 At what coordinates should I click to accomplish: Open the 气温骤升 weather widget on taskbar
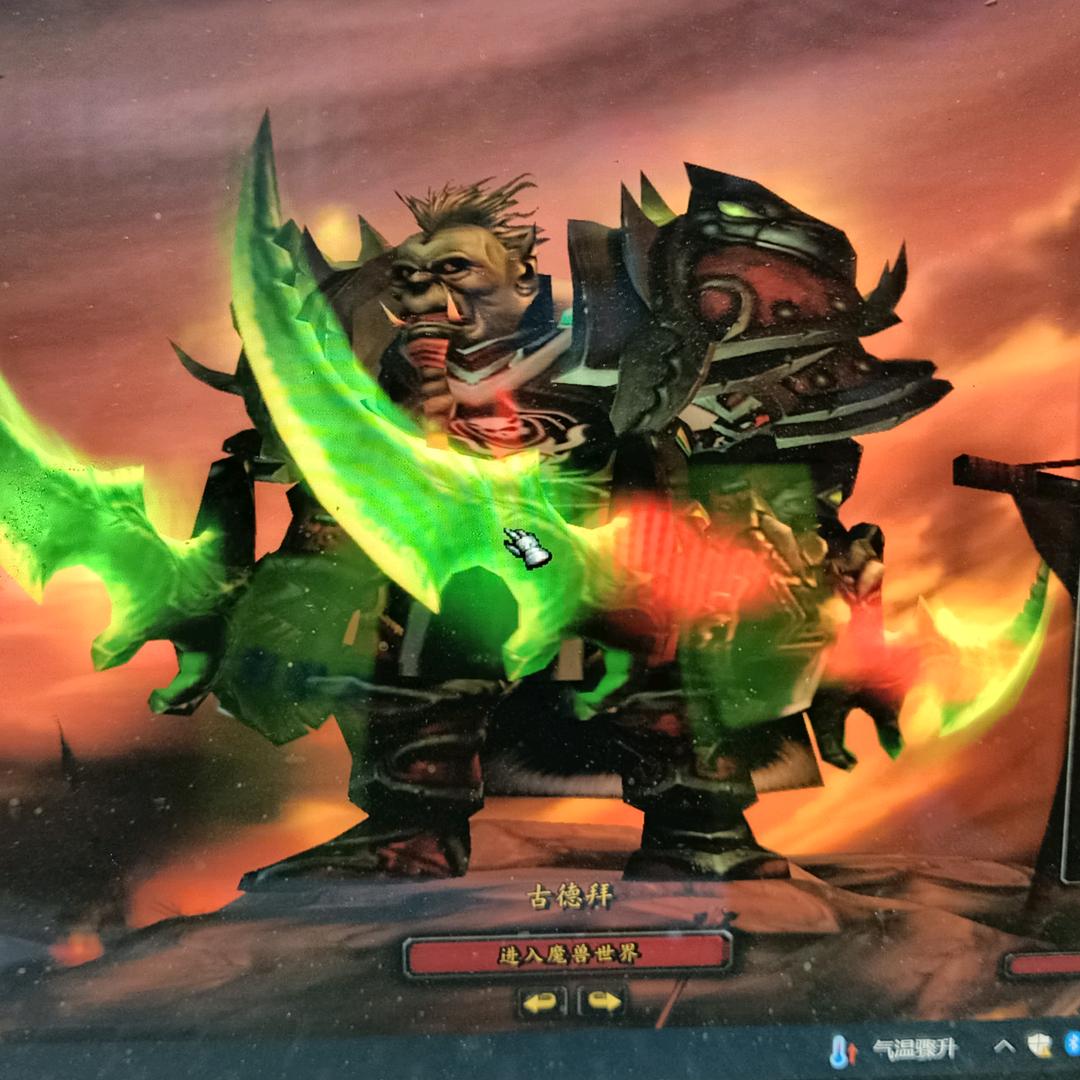pyautogui.click(x=896, y=1049)
